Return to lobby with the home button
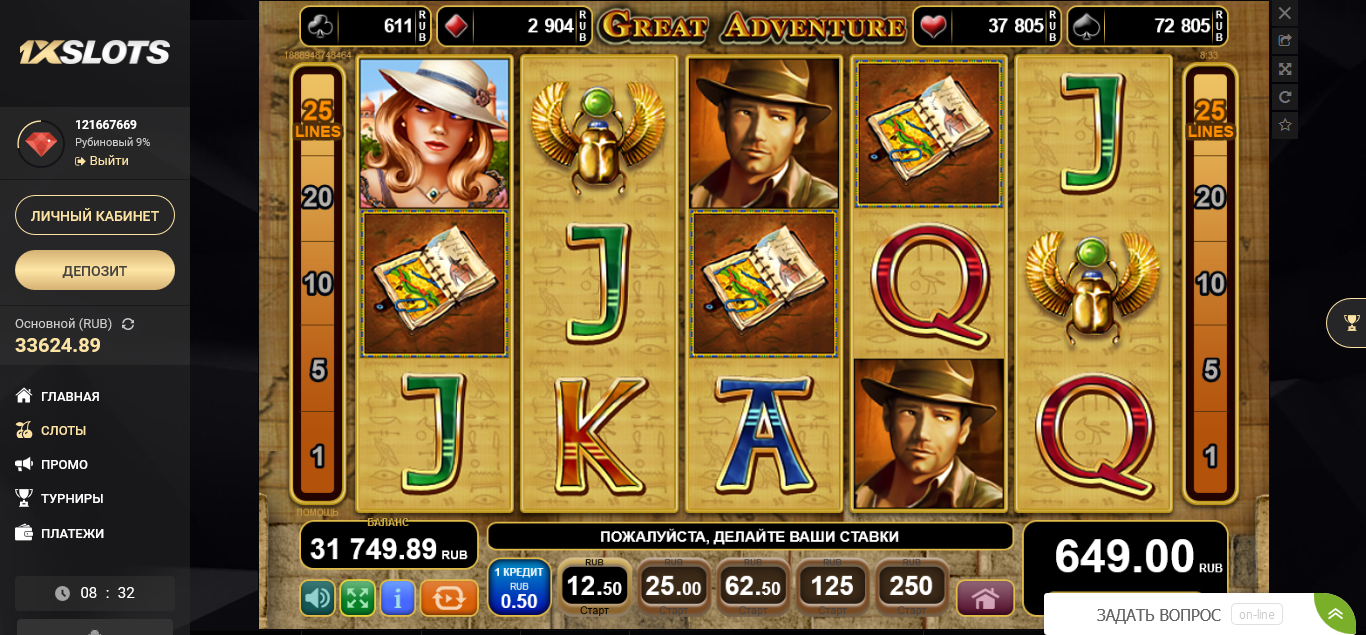The height and width of the screenshot is (635, 1366). pyautogui.click(x=985, y=598)
